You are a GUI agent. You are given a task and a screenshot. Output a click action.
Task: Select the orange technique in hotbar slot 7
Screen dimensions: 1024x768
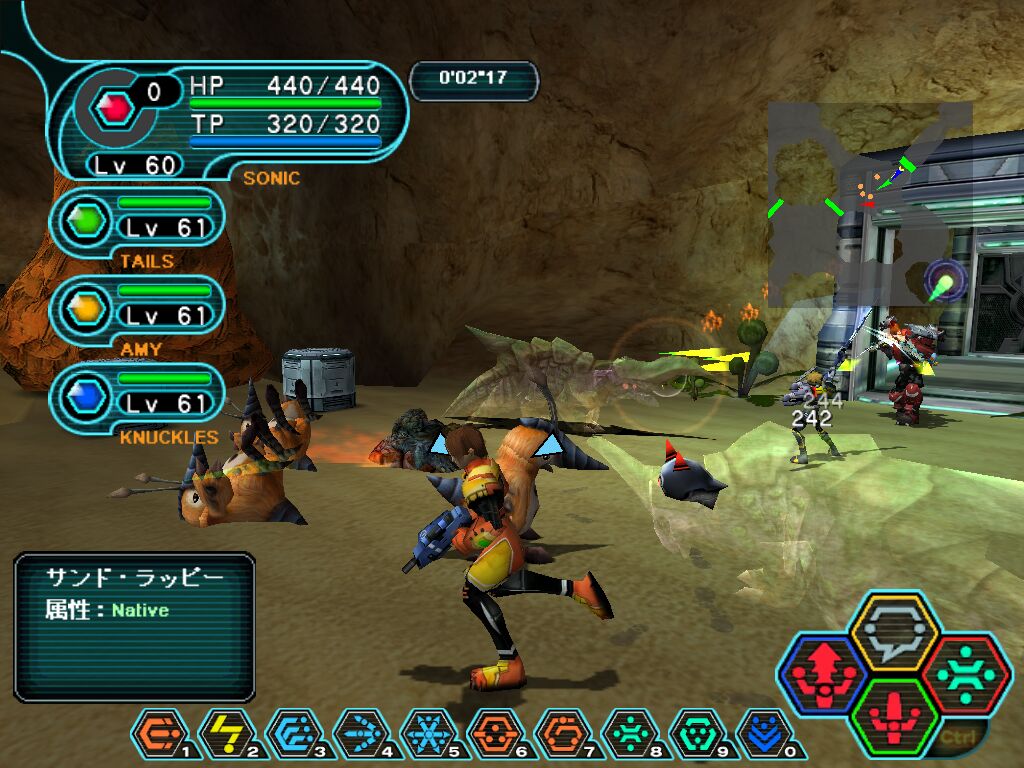tap(562, 733)
